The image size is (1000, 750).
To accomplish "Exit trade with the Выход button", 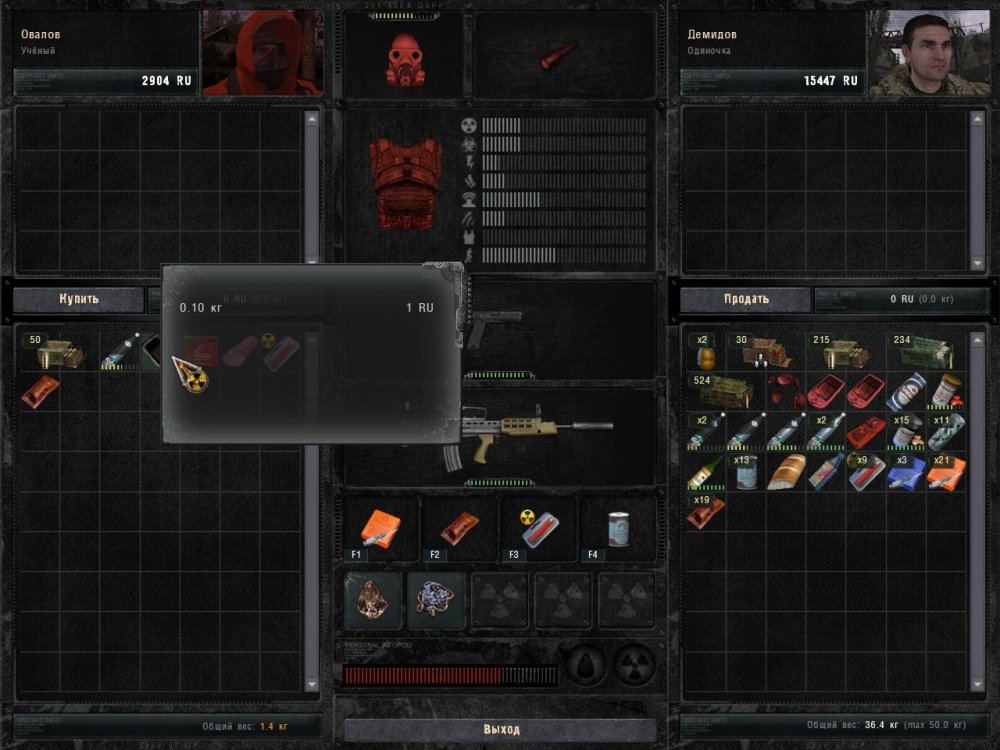I will click(501, 730).
